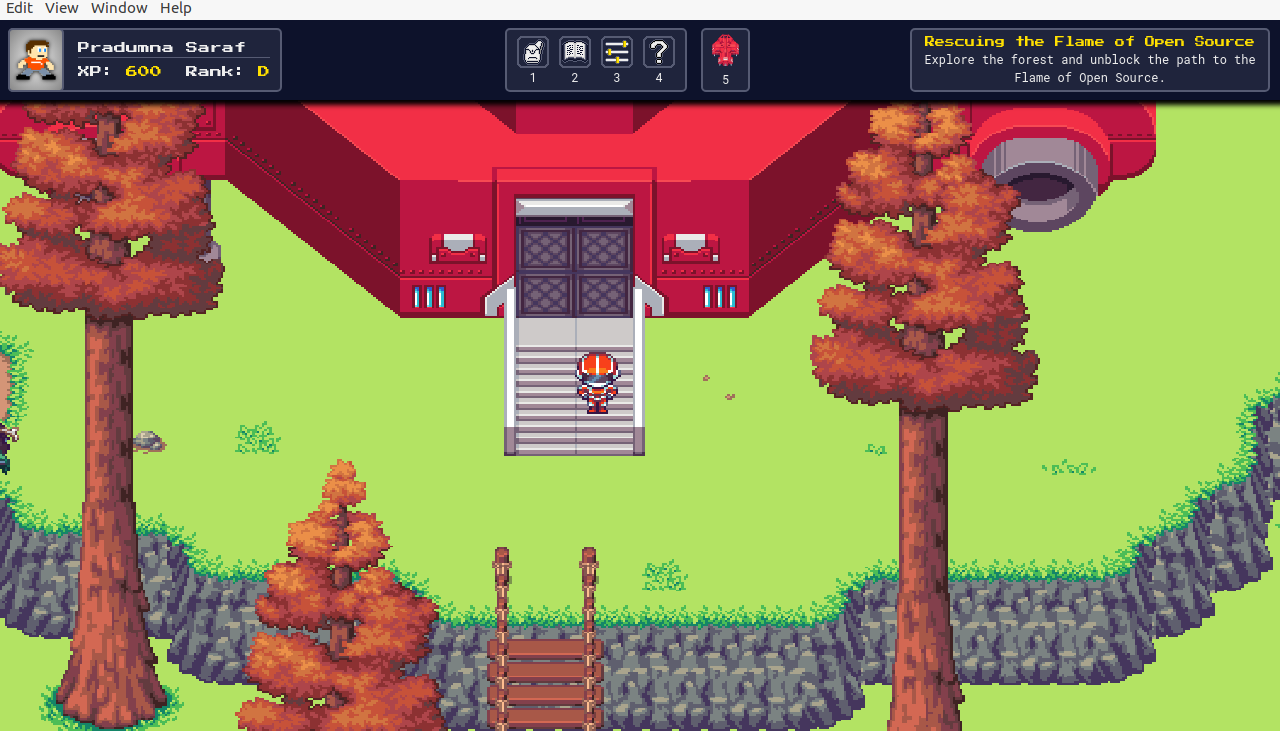Click the red spaceship icon
1280x731 pixels.
pos(725,51)
